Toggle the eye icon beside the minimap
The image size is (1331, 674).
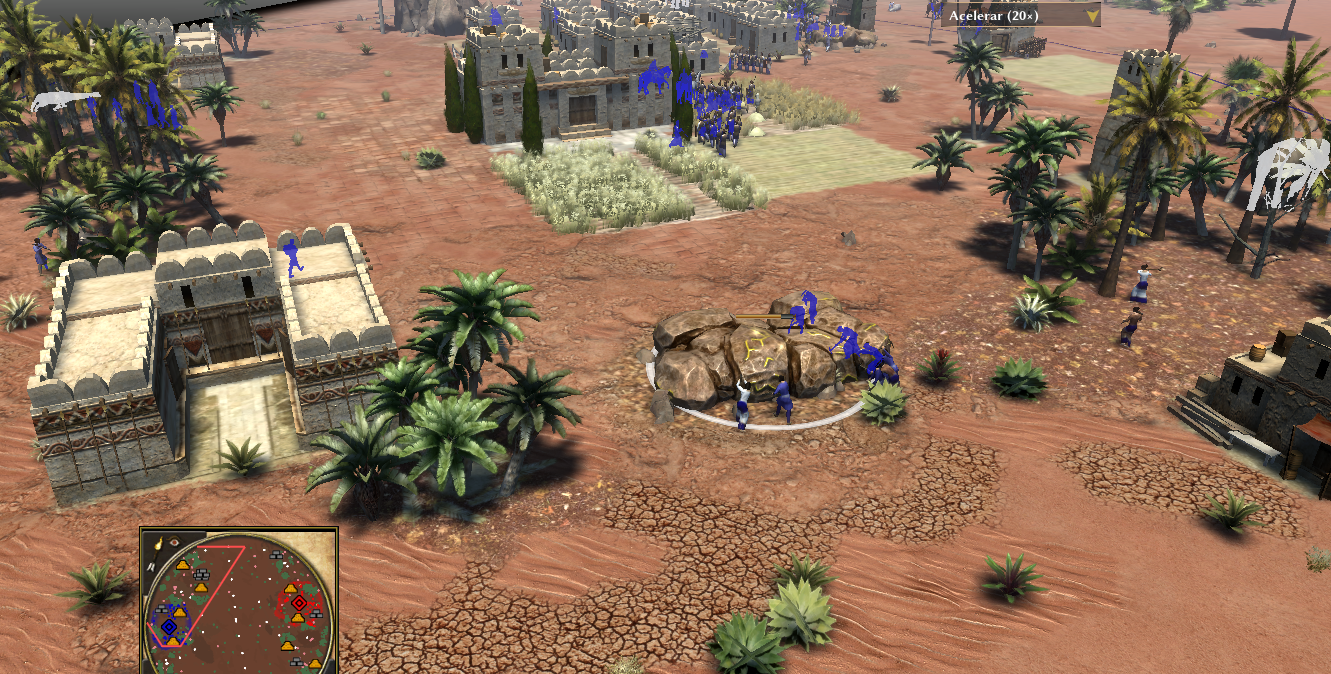174,542
